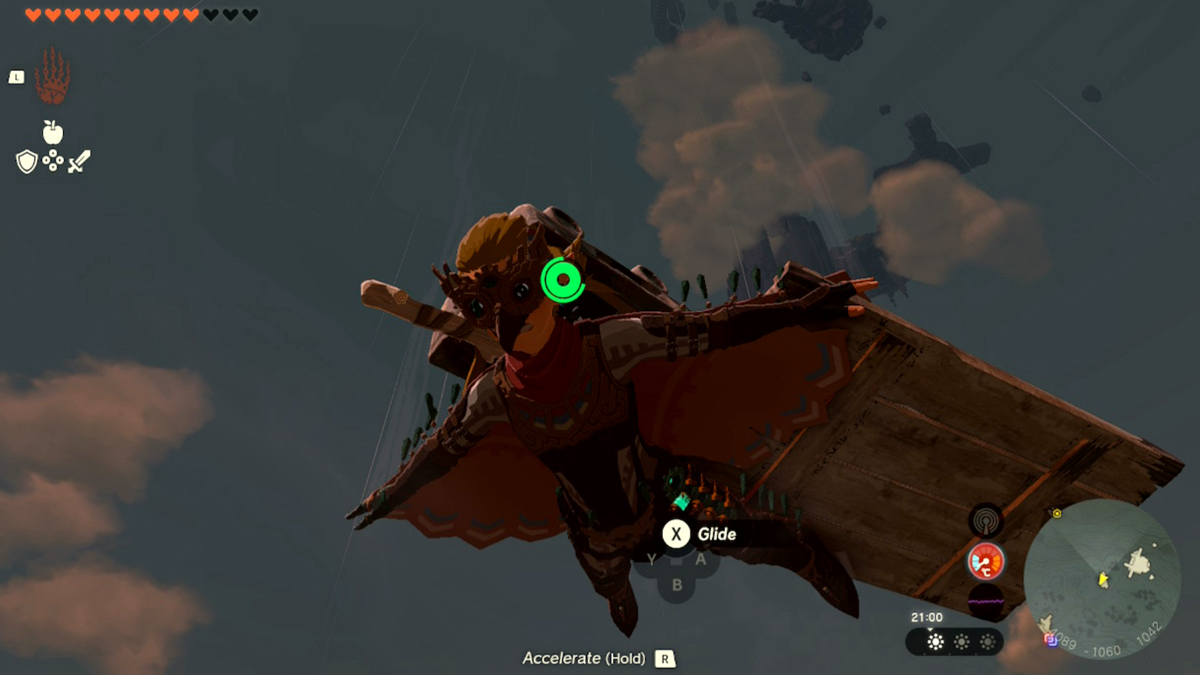Open the shield quick-select icon
The image size is (1200, 675).
[x=27, y=161]
